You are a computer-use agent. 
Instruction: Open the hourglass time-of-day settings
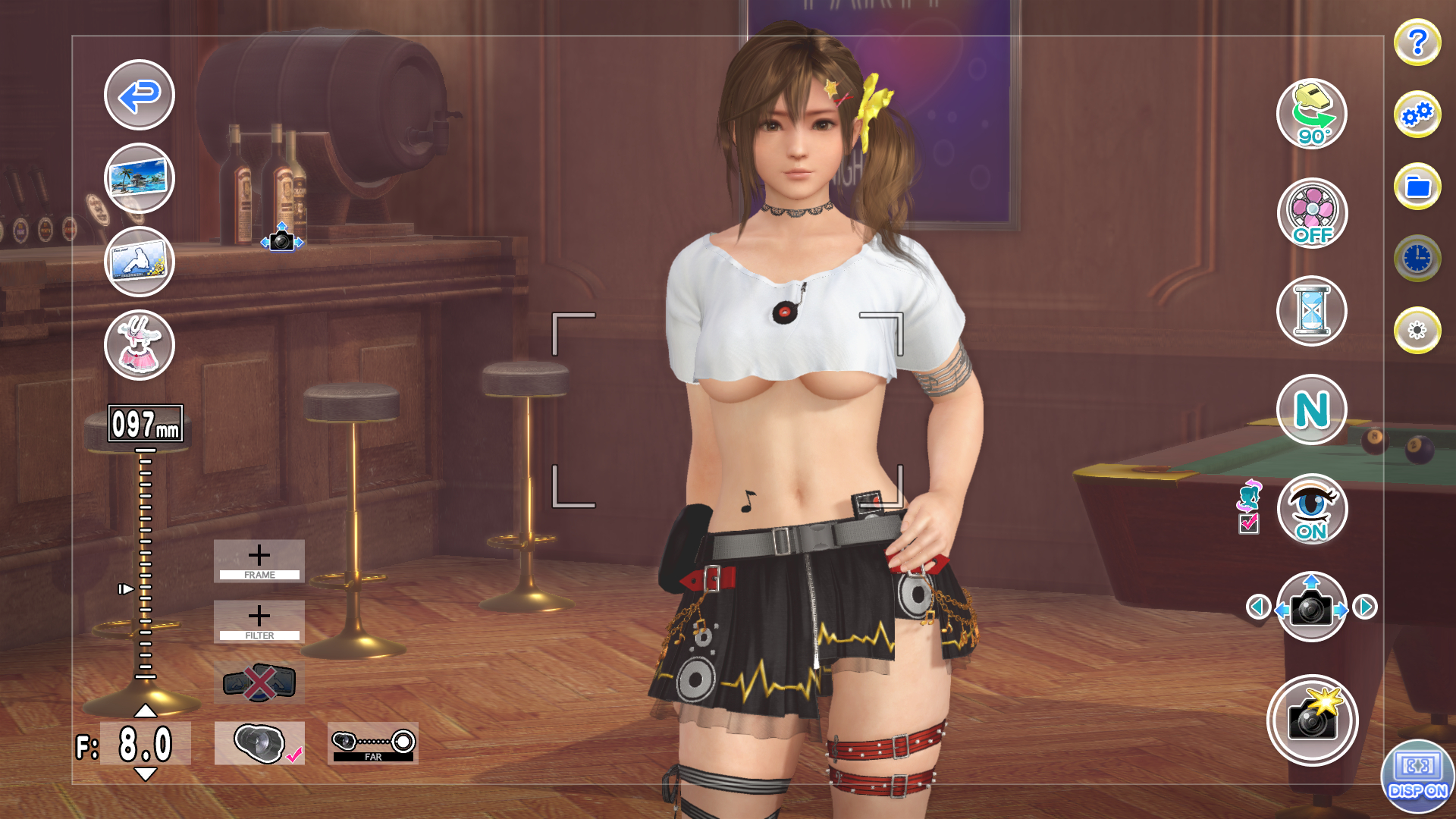(1312, 311)
